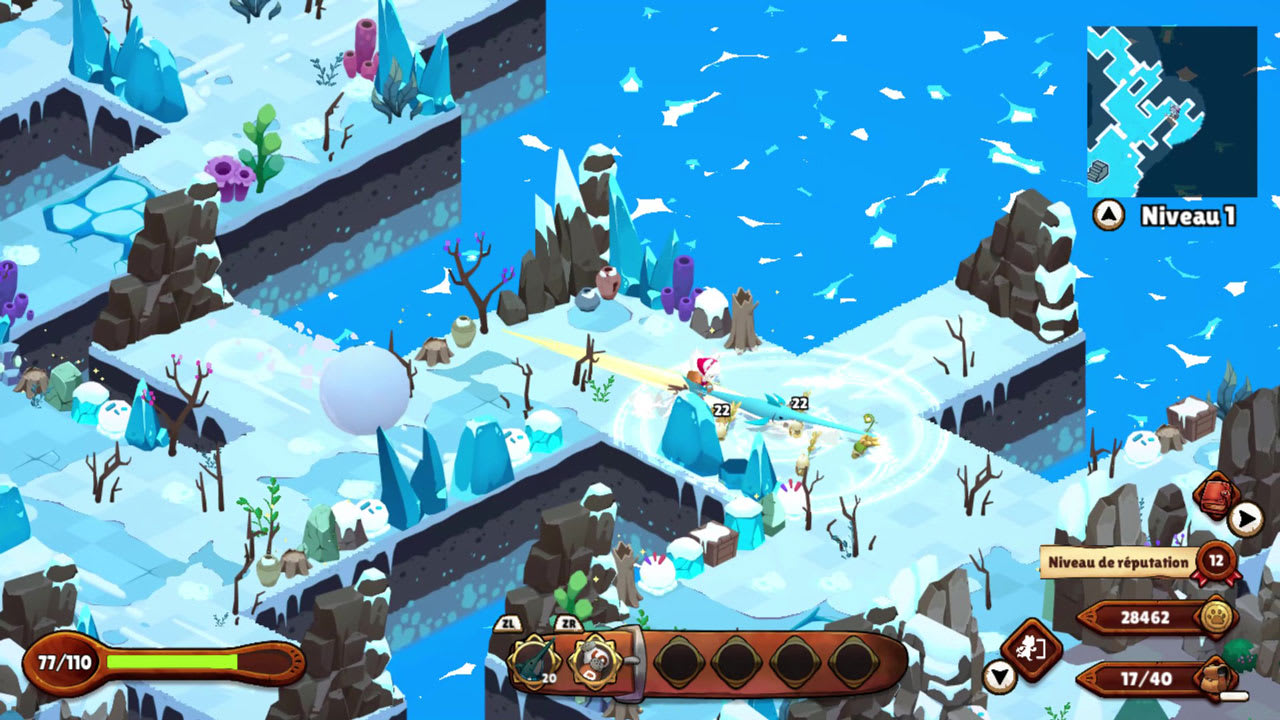Open the minimap

(1171, 111)
